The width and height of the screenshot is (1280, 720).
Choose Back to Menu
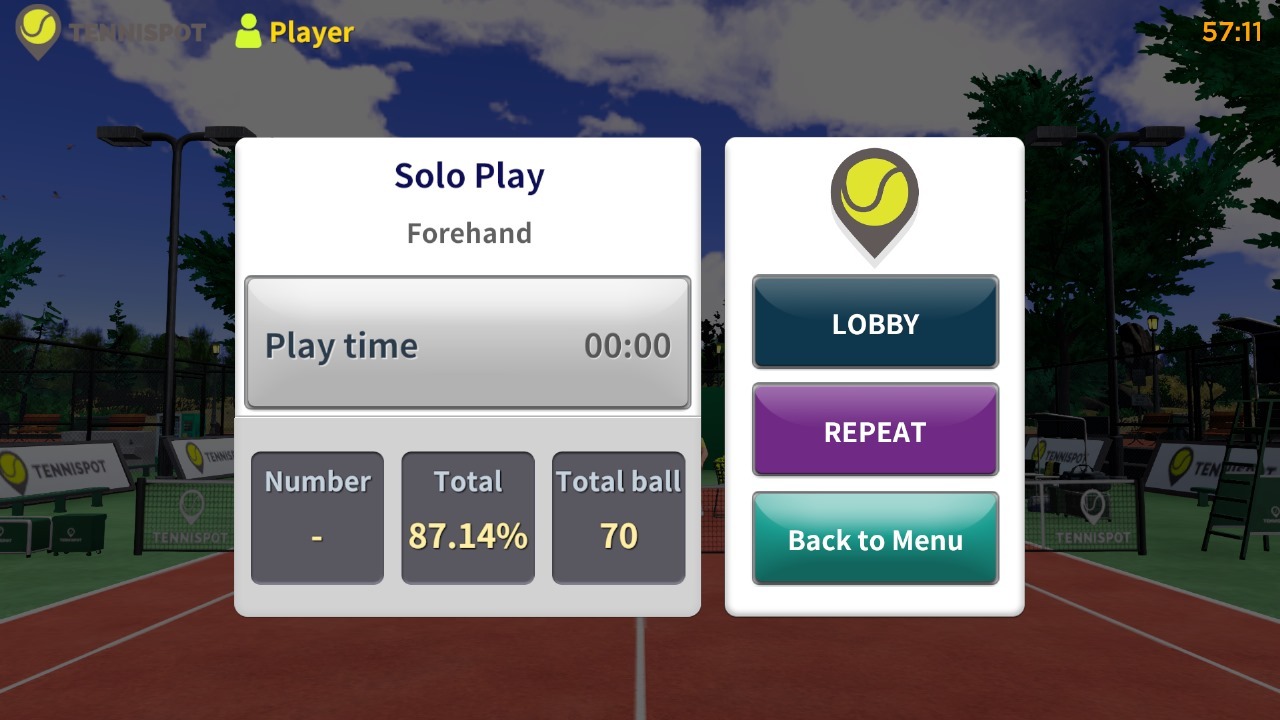point(875,539)
